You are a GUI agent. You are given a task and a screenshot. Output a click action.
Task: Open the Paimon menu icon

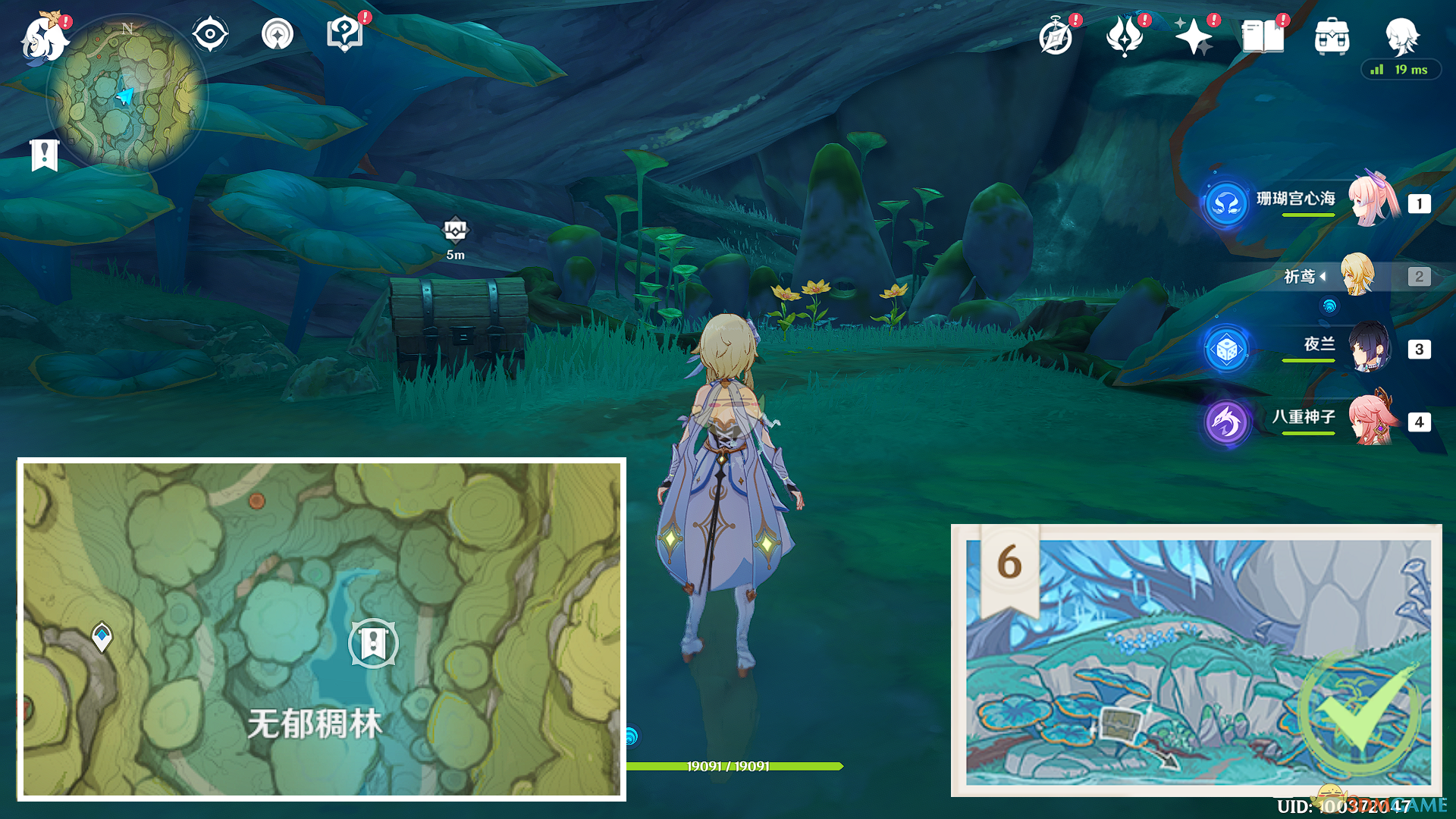tap(43, 39)
